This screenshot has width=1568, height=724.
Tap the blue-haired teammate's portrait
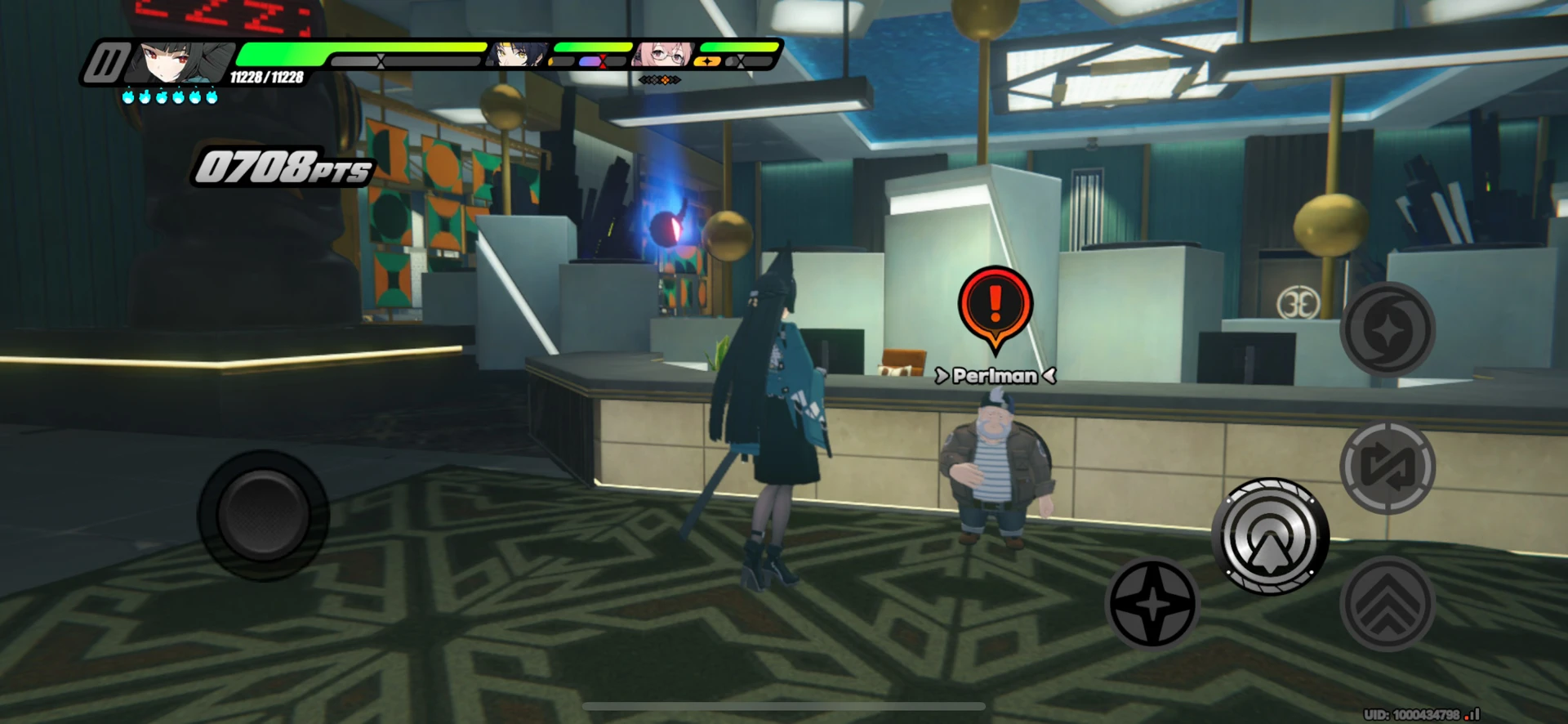click(517, 54)
